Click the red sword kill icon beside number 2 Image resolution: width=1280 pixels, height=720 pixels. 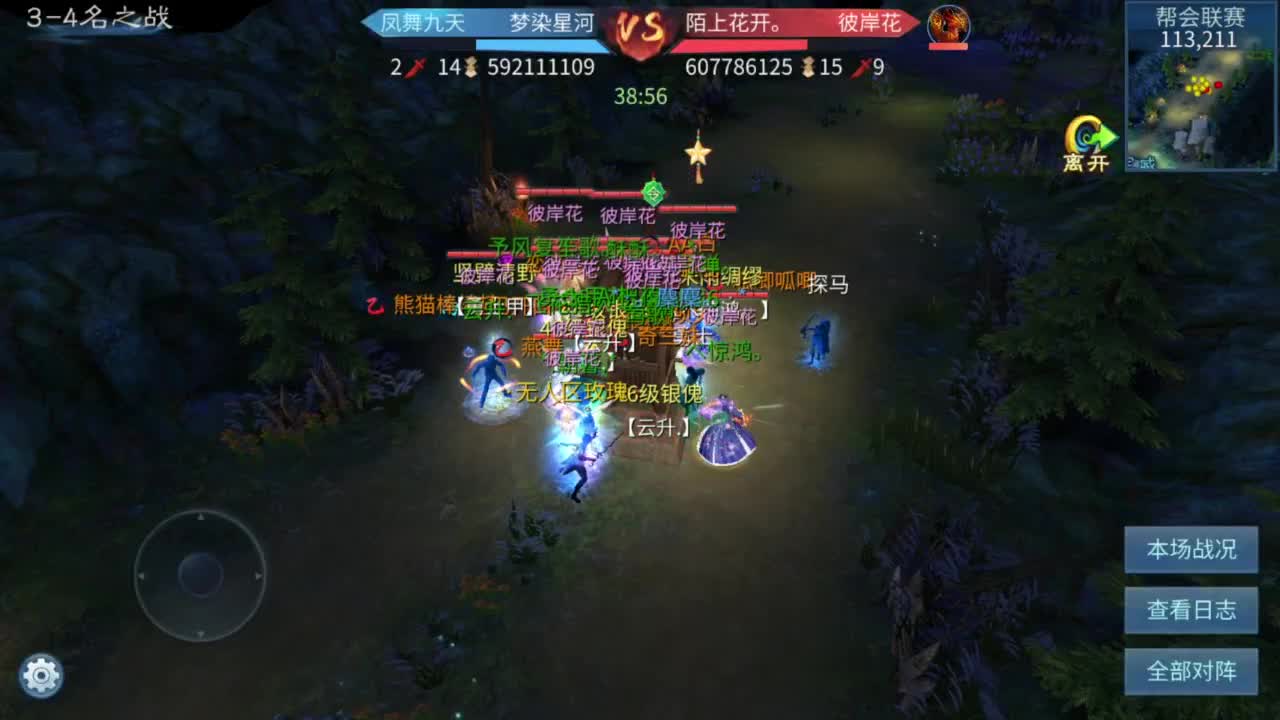tap(414, 67)
